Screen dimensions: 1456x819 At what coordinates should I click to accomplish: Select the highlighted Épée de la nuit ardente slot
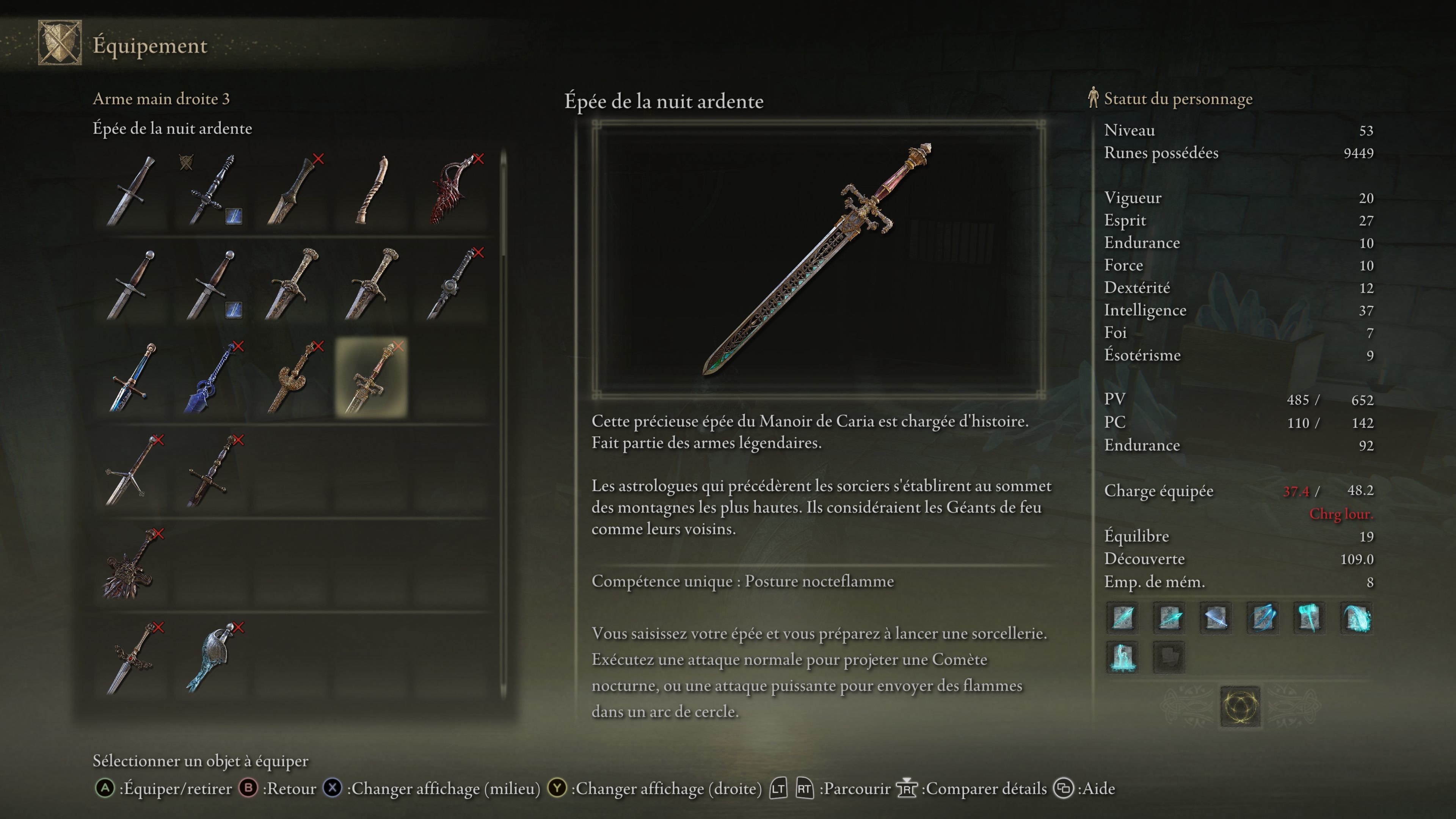(371, 378)
